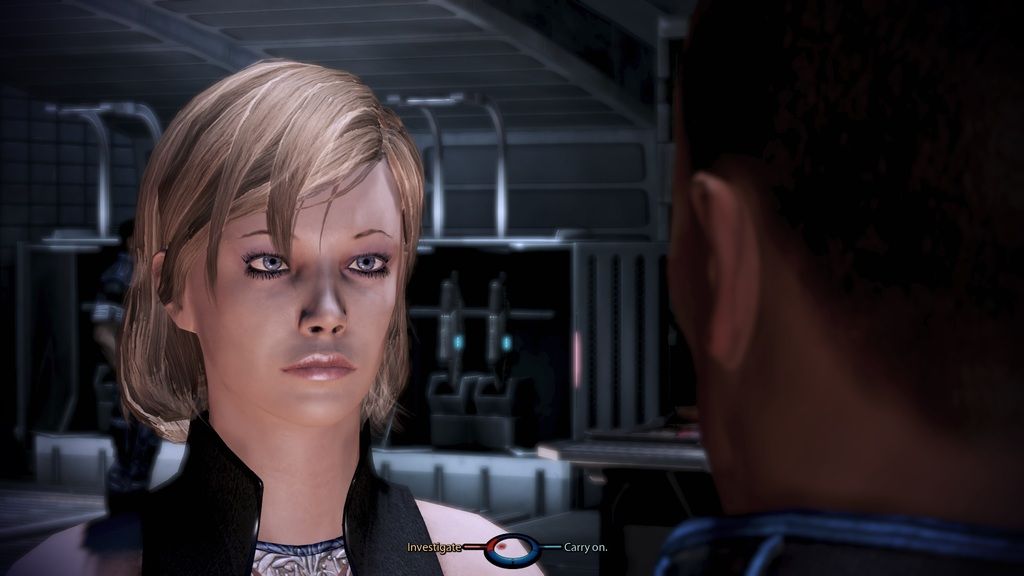The width and height of the screenshot is (1024, 576).
Task: Choose the "Investigate" dialogue option
Action: 434,547
